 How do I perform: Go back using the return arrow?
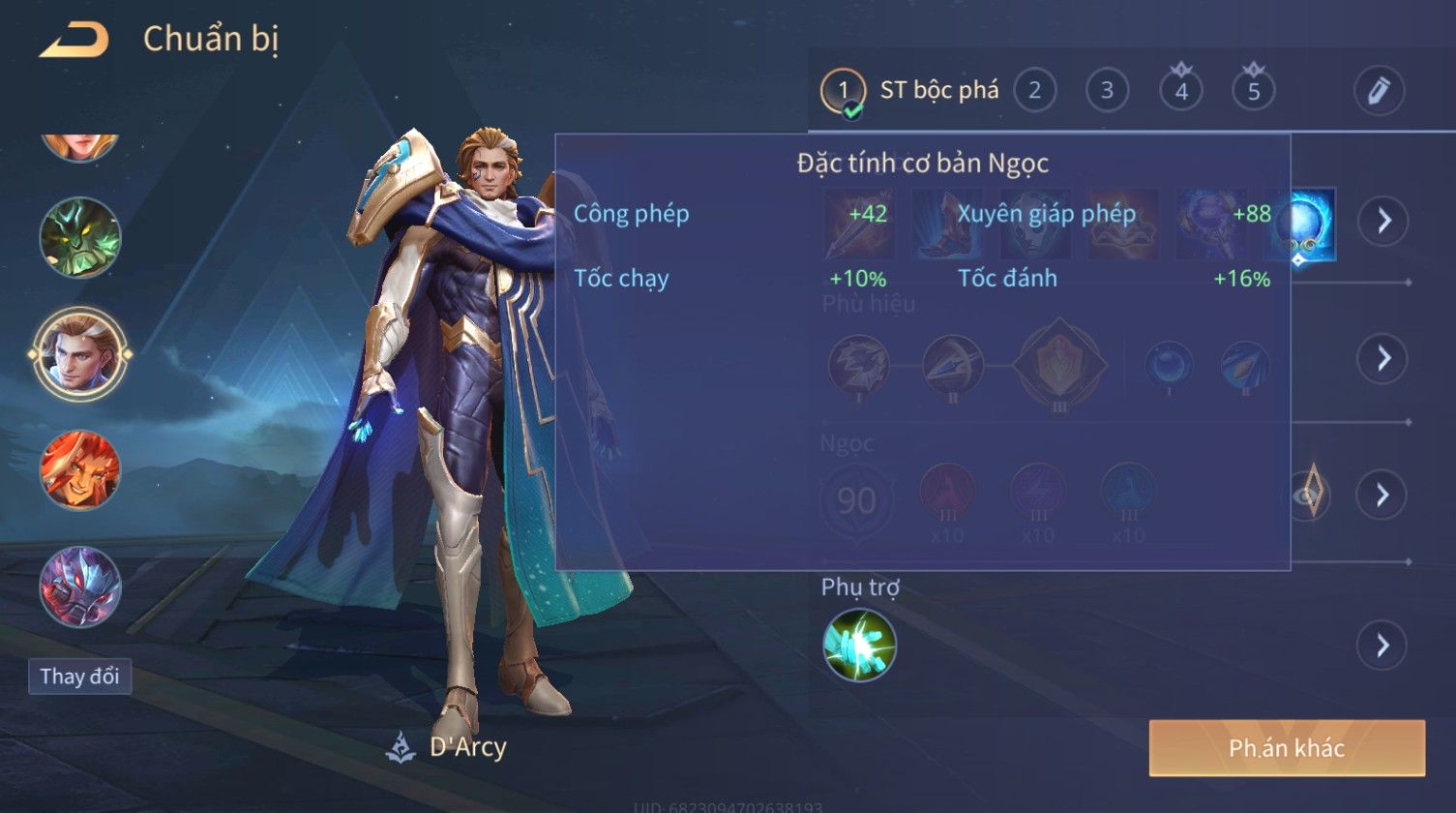pos(74,41)
